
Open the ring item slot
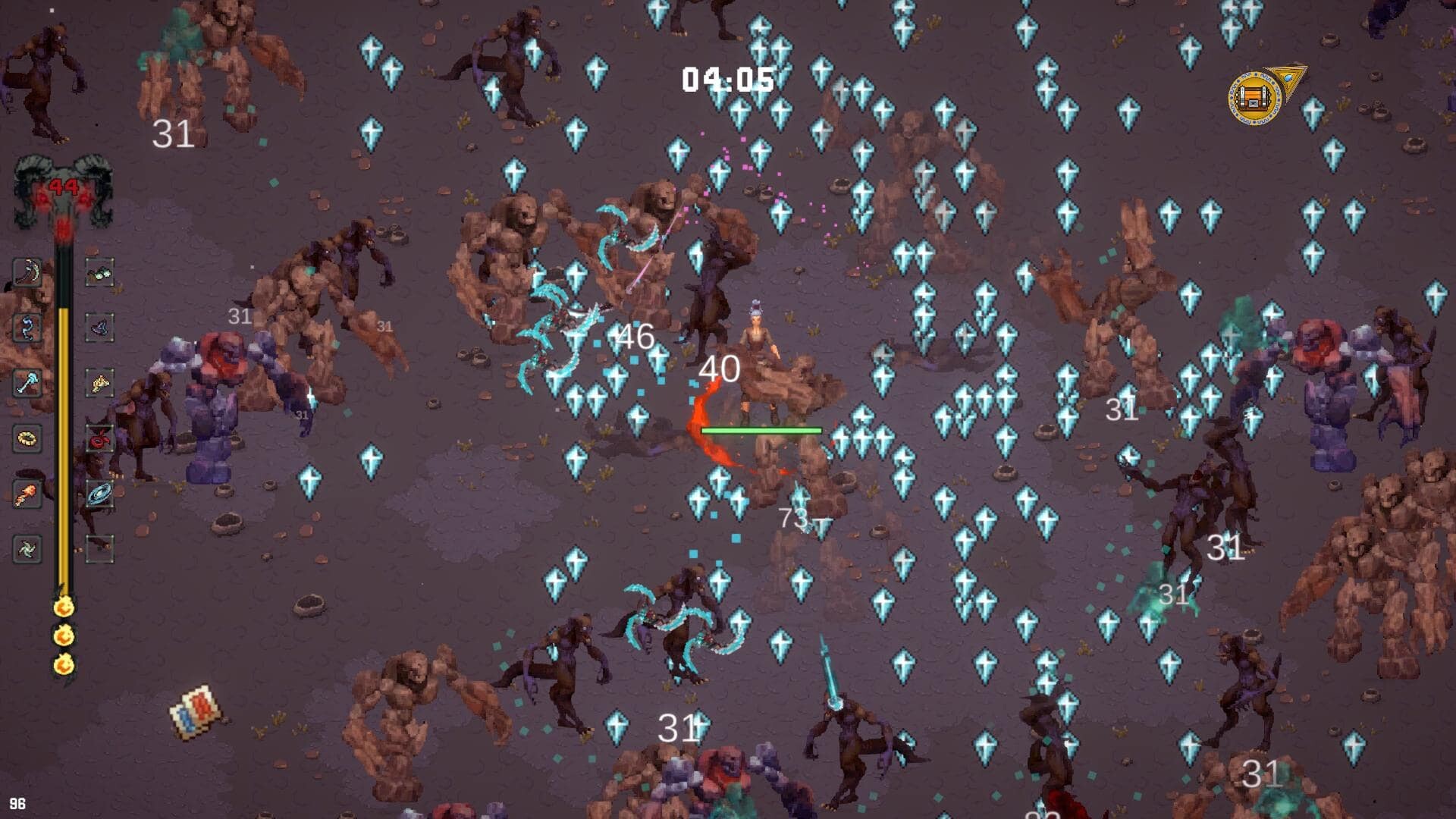27,438
